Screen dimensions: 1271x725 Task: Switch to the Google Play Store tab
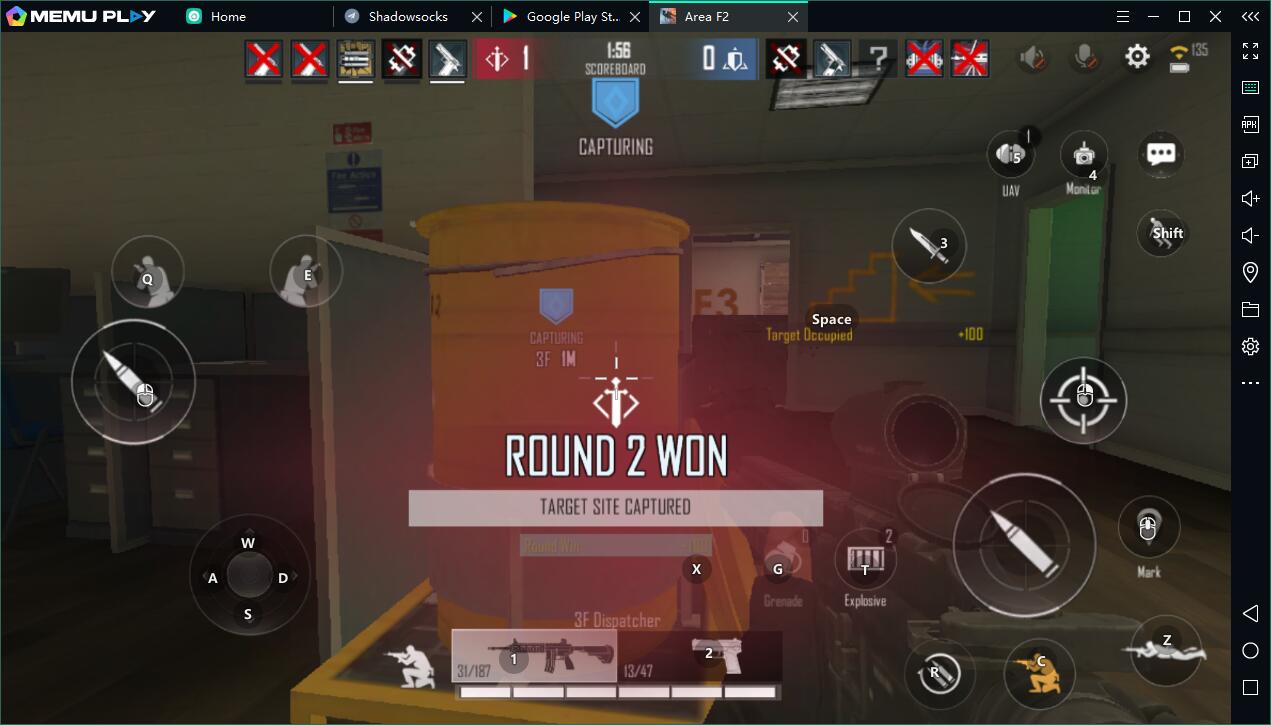(573, 17)
